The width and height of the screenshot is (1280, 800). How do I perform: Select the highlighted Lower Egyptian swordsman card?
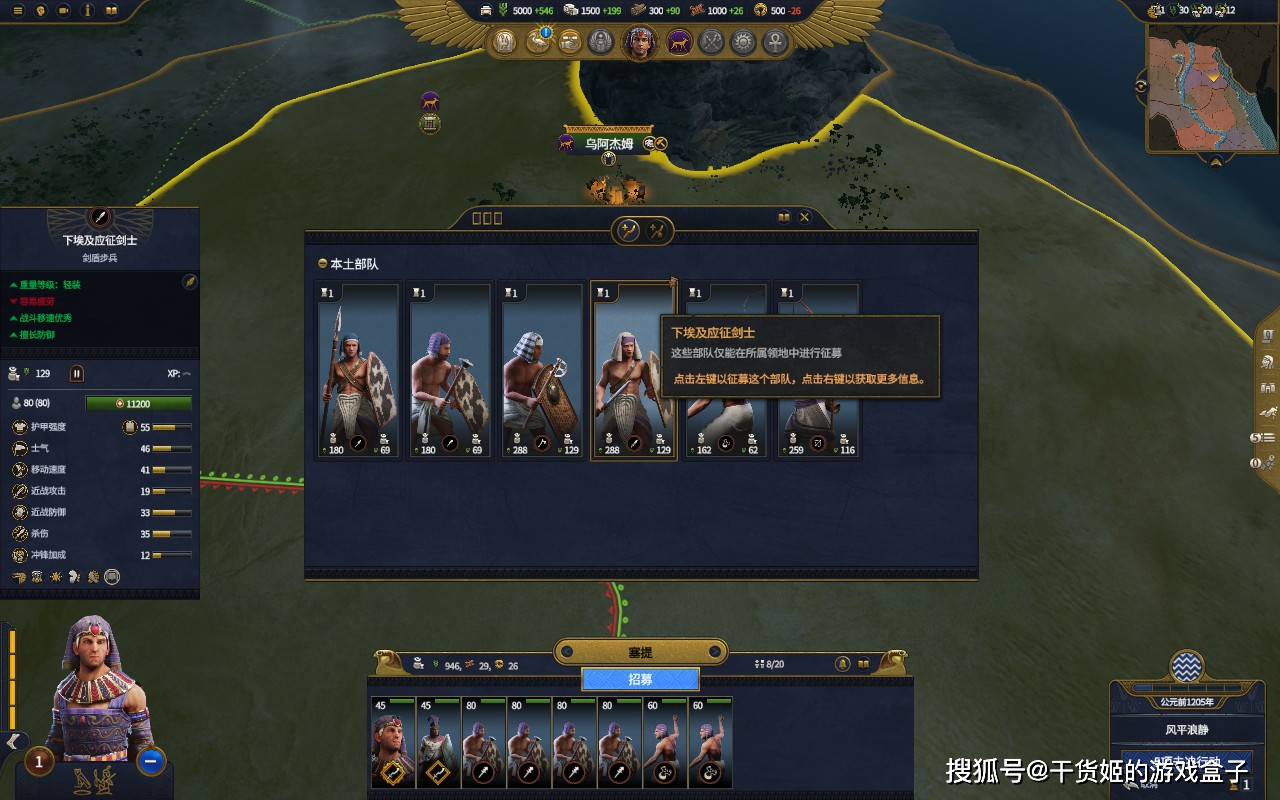point(633,370)
